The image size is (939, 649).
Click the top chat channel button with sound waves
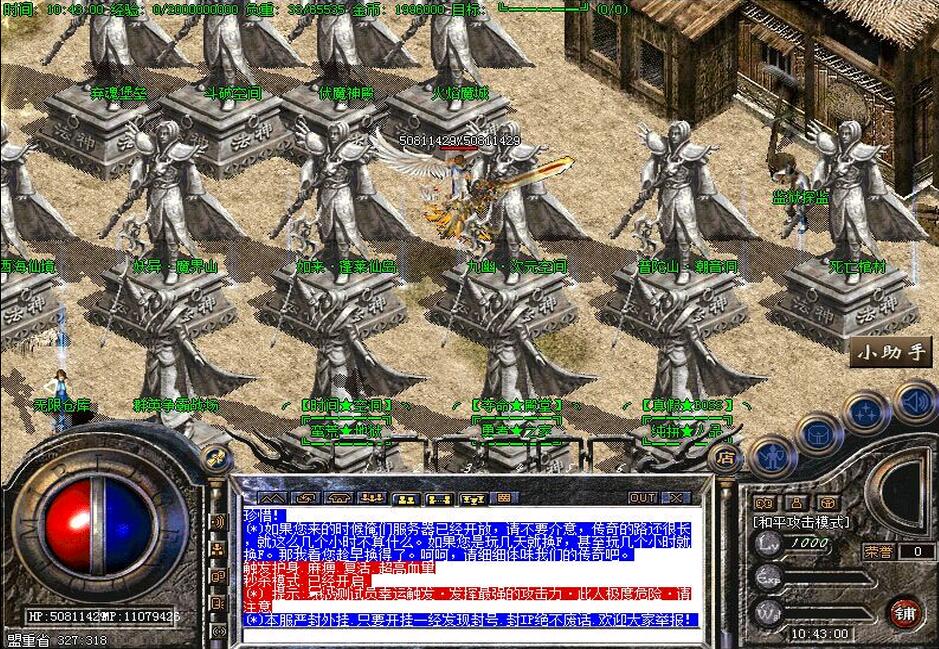[x=217, y=522]
